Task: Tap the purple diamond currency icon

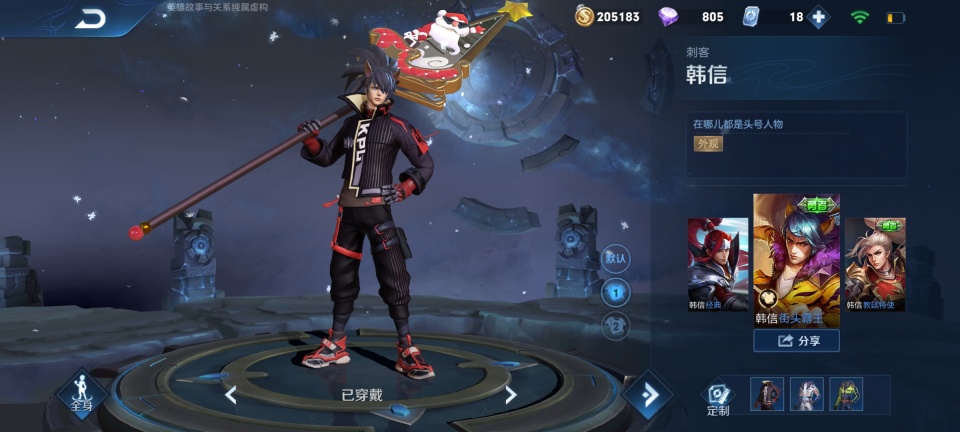Action: point(669,17)
